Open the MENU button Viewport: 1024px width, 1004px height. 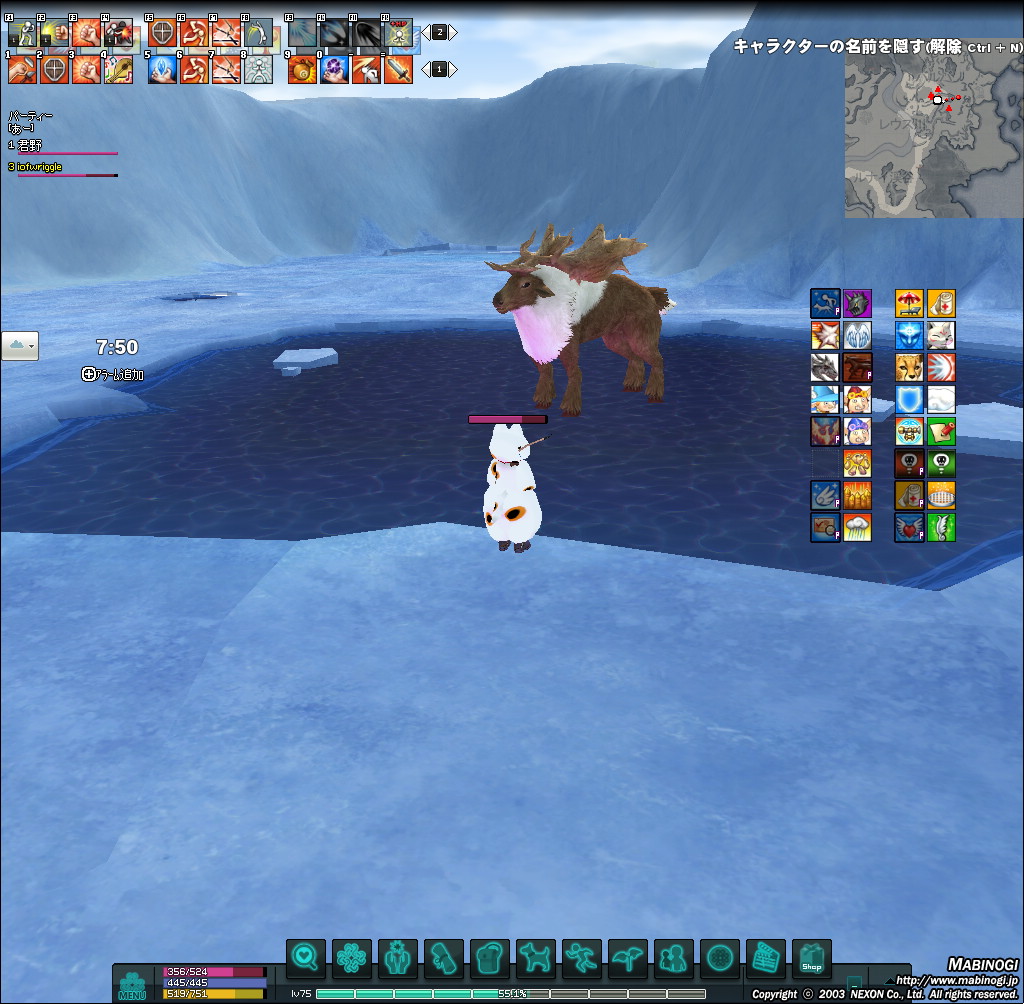[132, 984]
